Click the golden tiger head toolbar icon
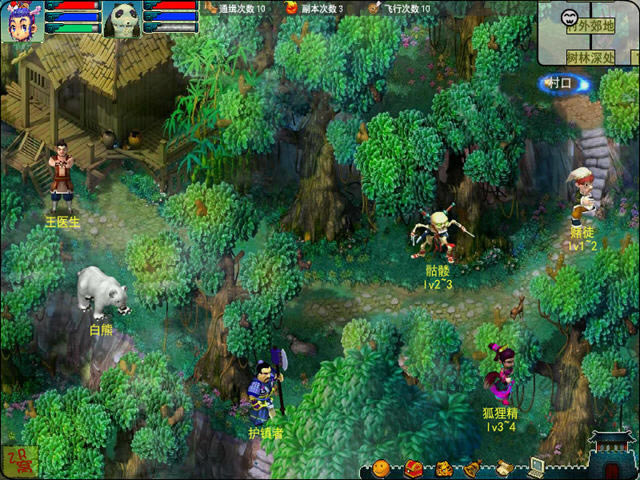Screen dimensions: 640x480 444,467
